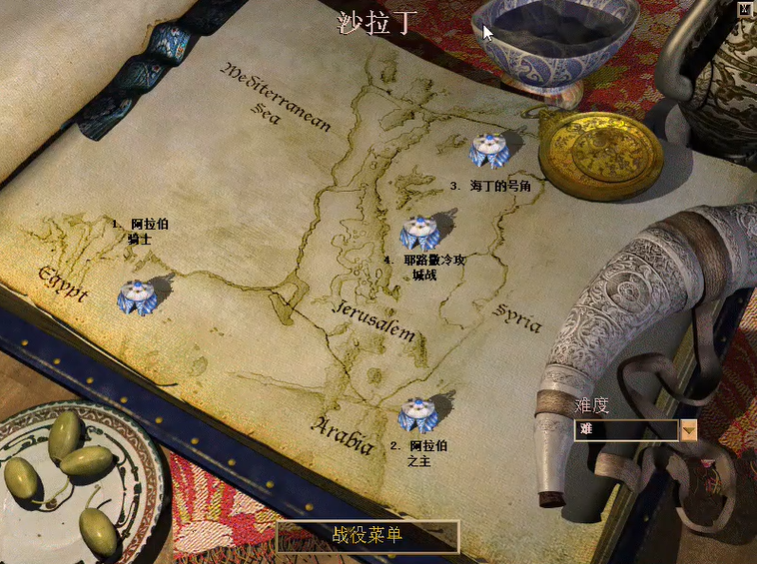The width and height of the screenshot is (757, 564).
Task: Select scenario 1 阿拉伯骑士 in Egypt
Action: [x=135, y=296]
